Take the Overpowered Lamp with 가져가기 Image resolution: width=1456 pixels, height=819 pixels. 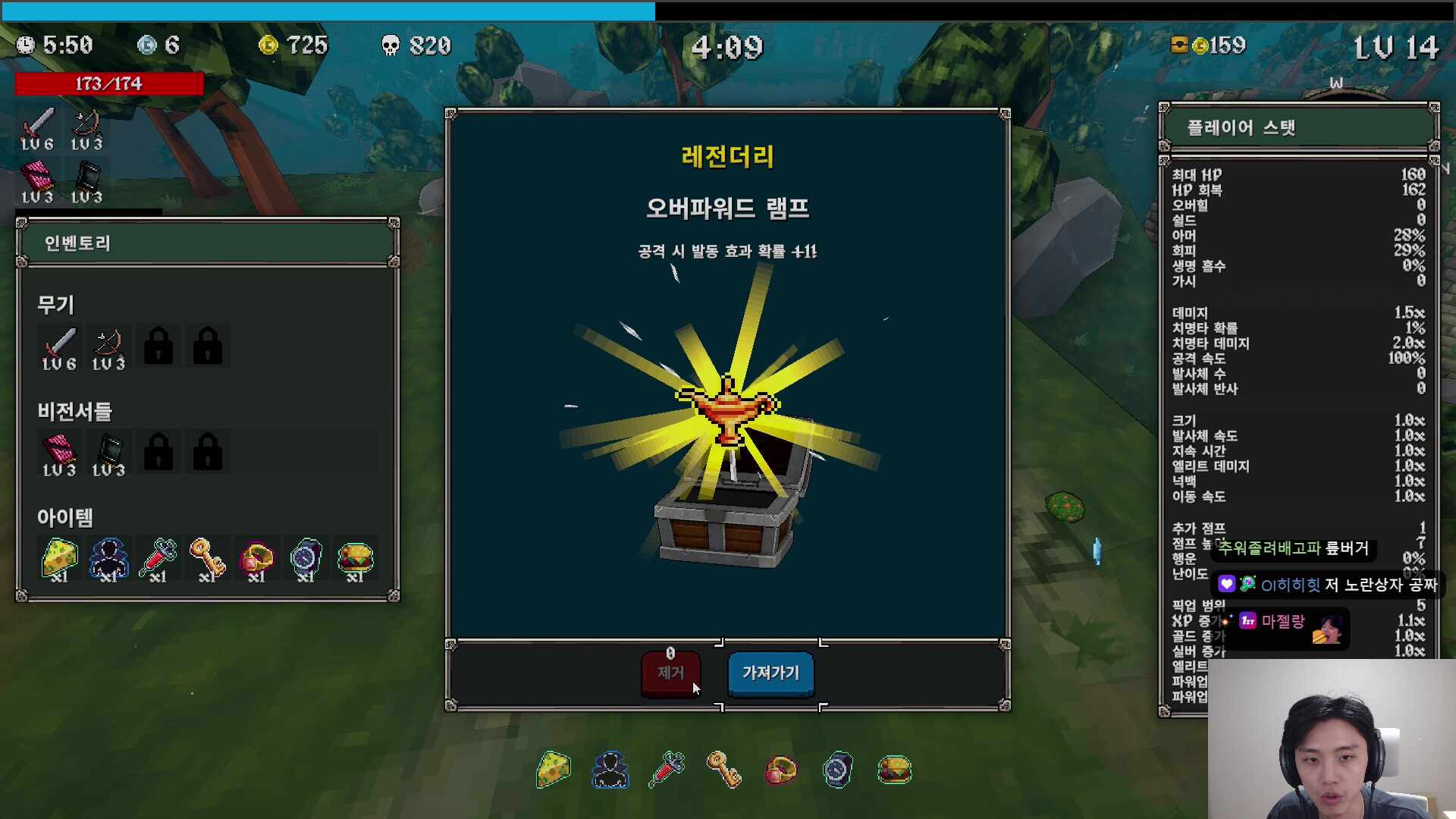click(x=770, y=673)
